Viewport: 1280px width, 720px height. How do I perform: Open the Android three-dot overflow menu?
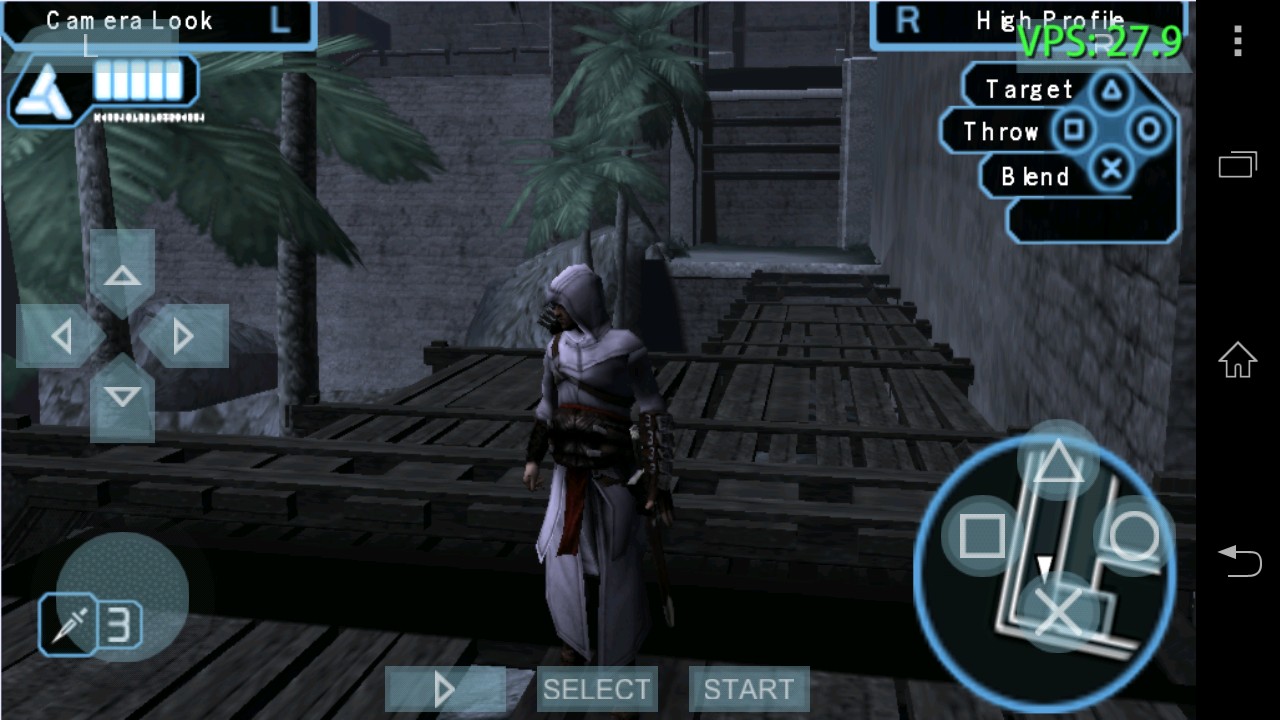click(1238, 42)
